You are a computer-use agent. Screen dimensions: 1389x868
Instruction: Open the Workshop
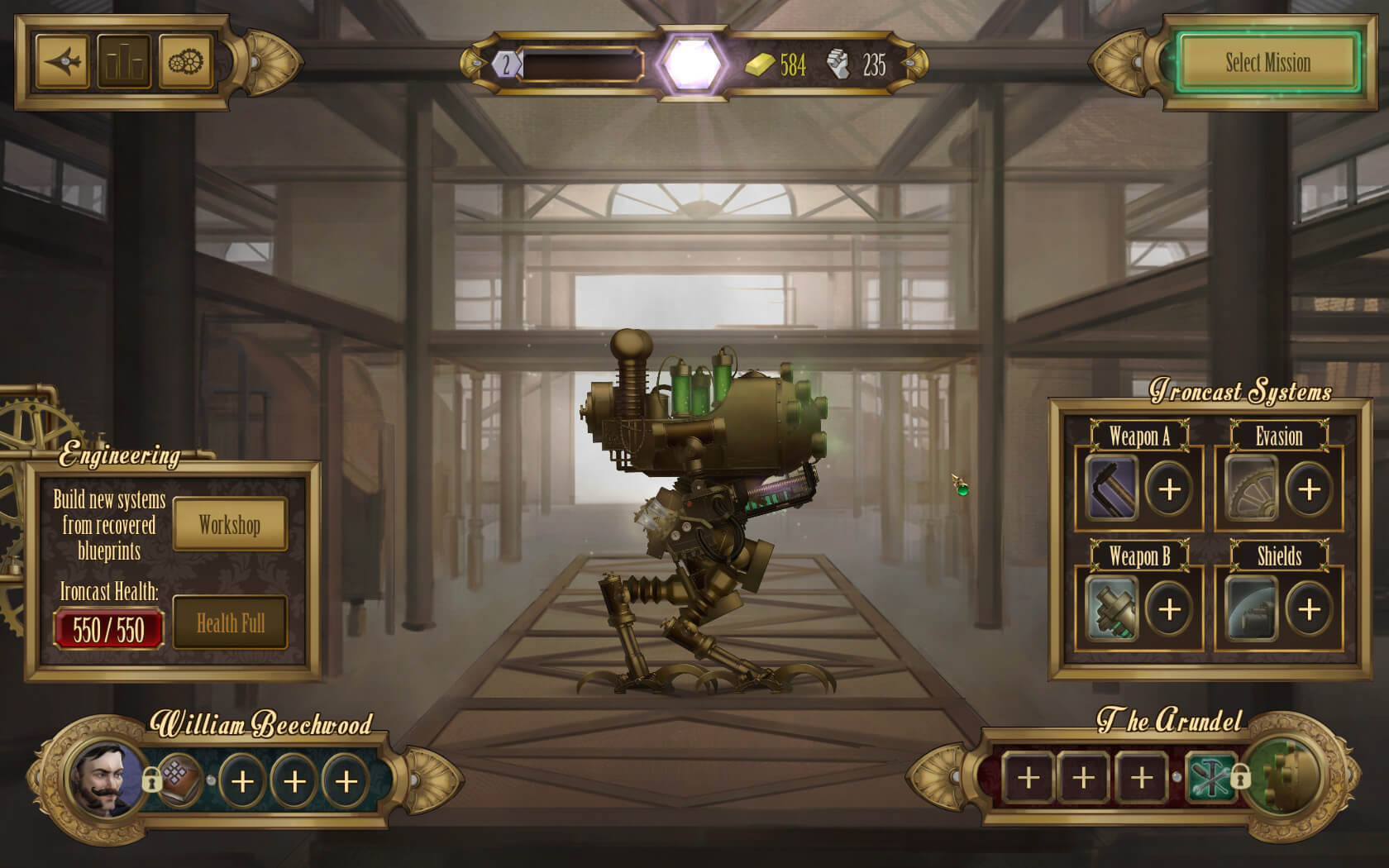(229, 525)
